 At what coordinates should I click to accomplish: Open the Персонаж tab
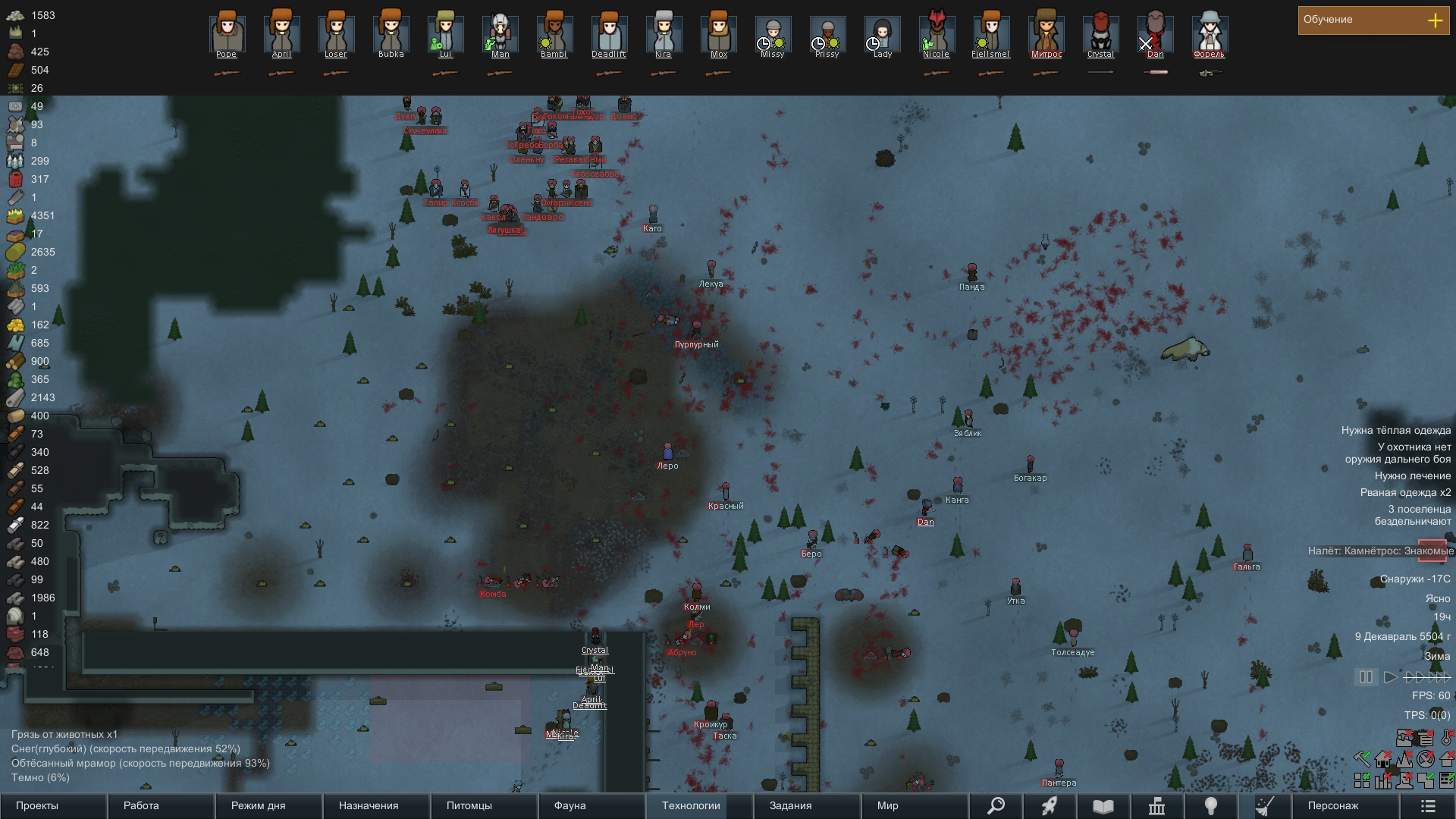click(1345, 805)
